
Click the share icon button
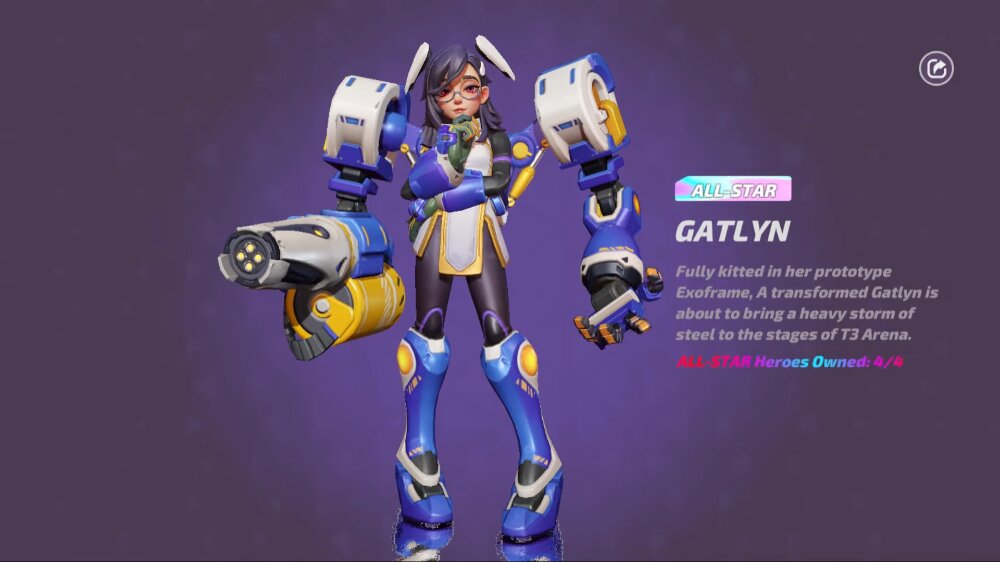tap(936, 69)
